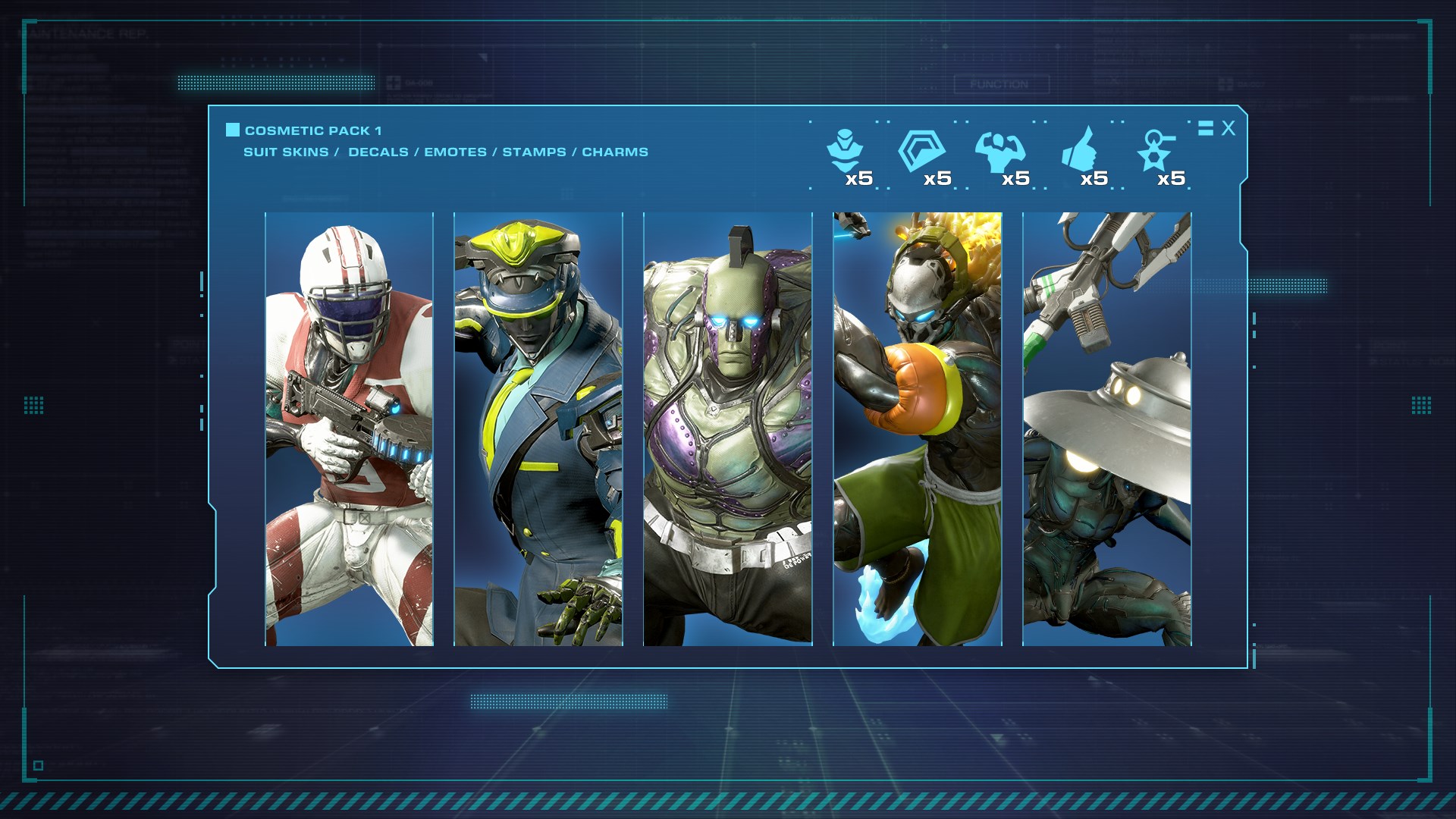Viewport: 1456px width, 819px height.
Task: Pick the green Frankenstein monster skin
Action: pyautogui.click(x=728, y=429)
